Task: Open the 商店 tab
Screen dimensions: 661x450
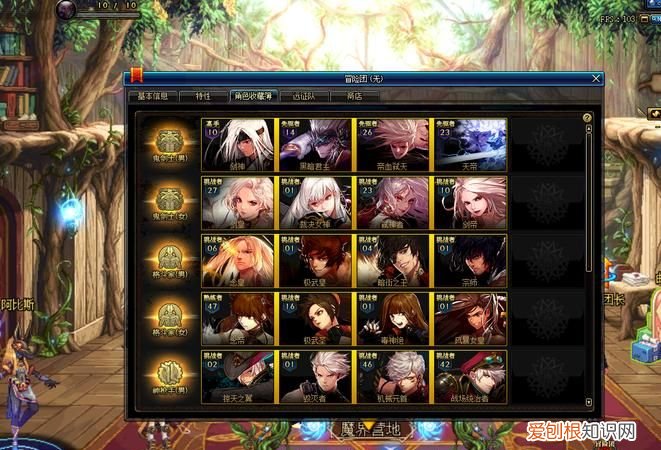Action: [354, 97]
